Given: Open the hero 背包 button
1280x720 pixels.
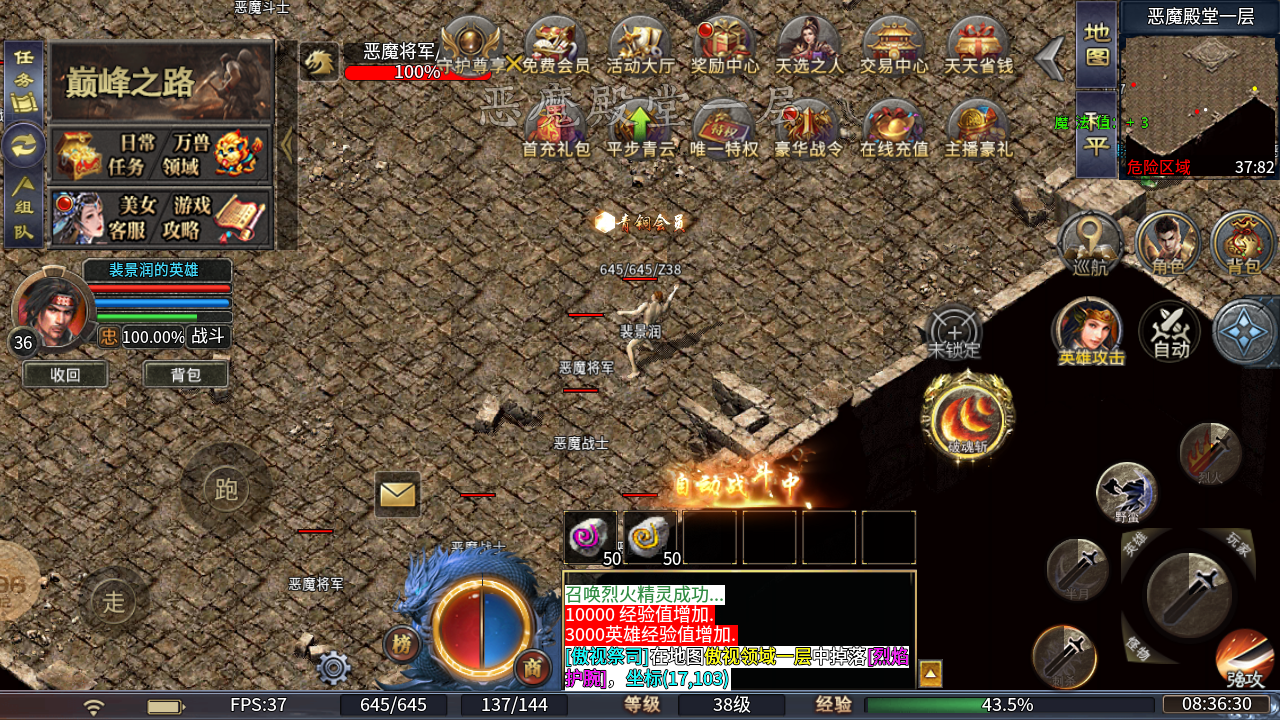Looking at the screenshot, I should click(185, 375).
